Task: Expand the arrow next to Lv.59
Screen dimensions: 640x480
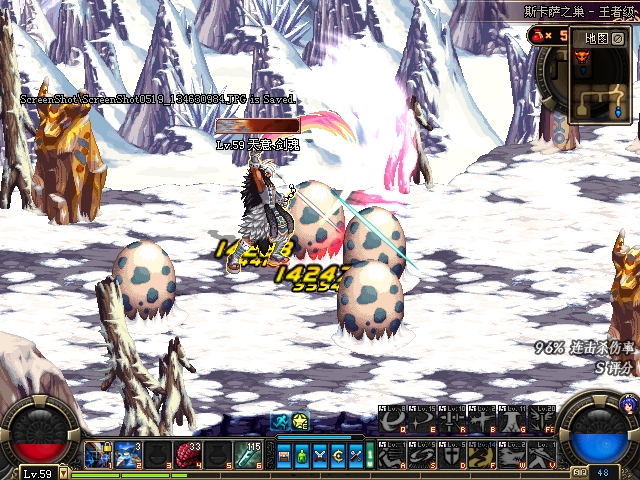Action: [64, 473]
